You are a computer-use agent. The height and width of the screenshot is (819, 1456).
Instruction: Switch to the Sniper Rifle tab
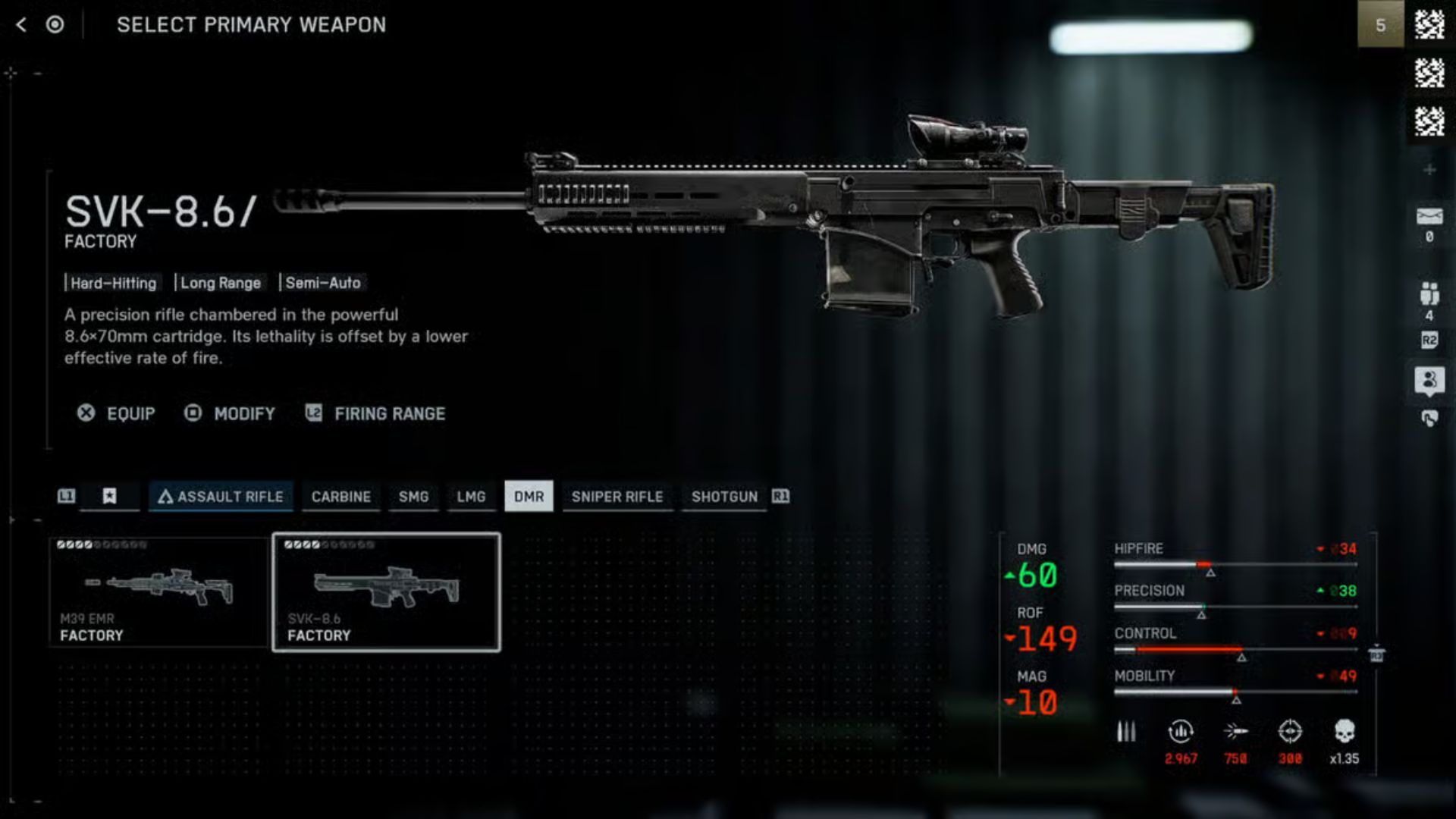click(x=618, y=497)
